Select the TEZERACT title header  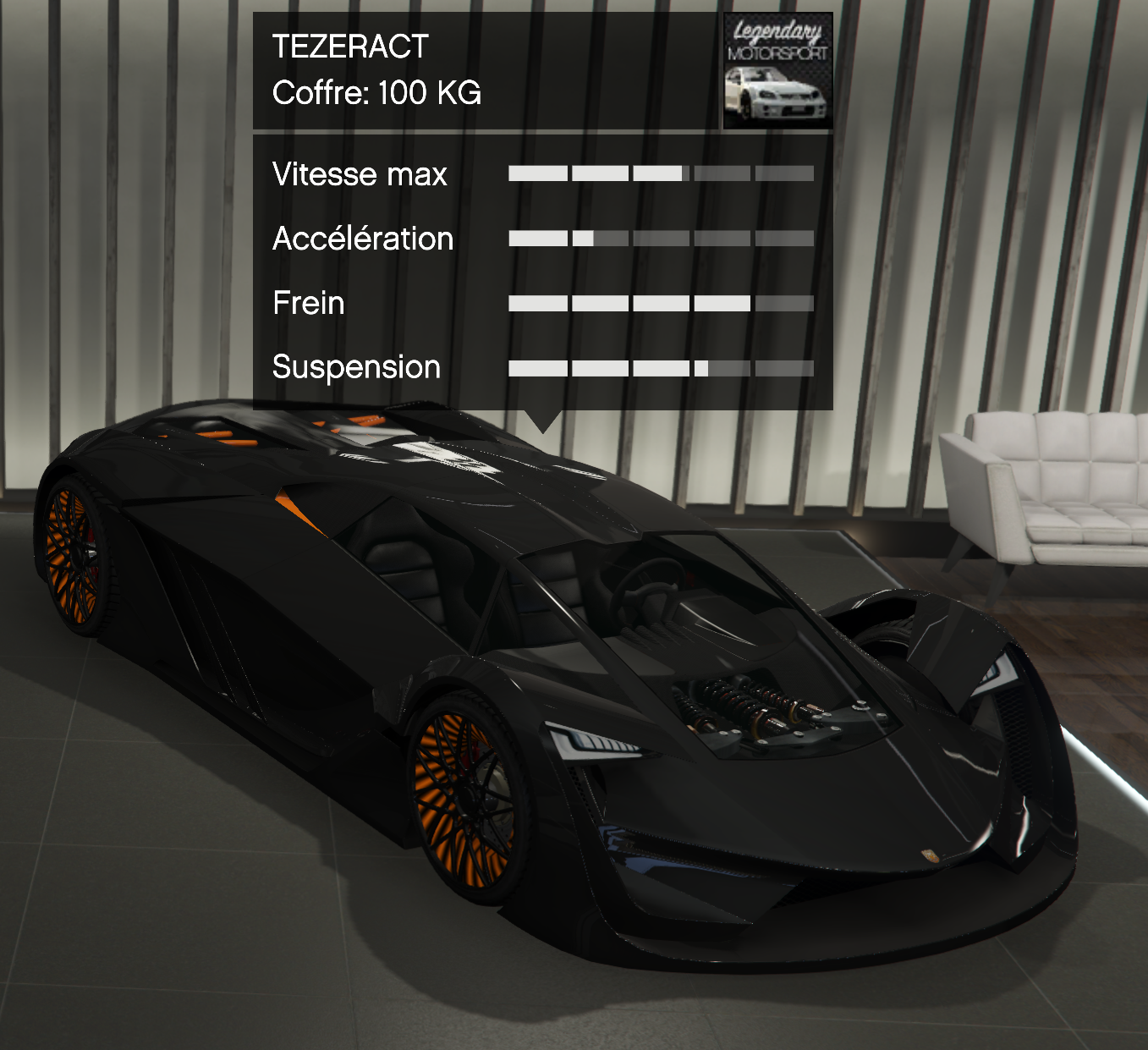(x=349, y=48)
